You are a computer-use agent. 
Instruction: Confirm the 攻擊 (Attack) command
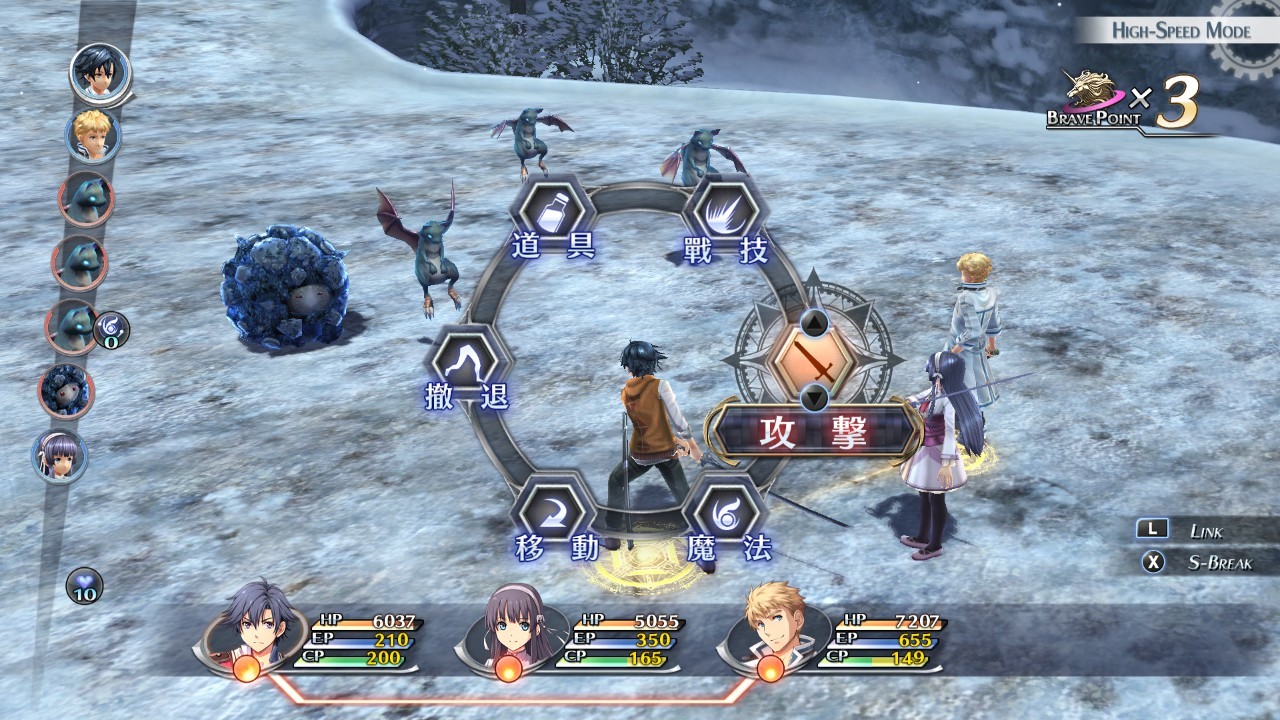tap(812, 431)
